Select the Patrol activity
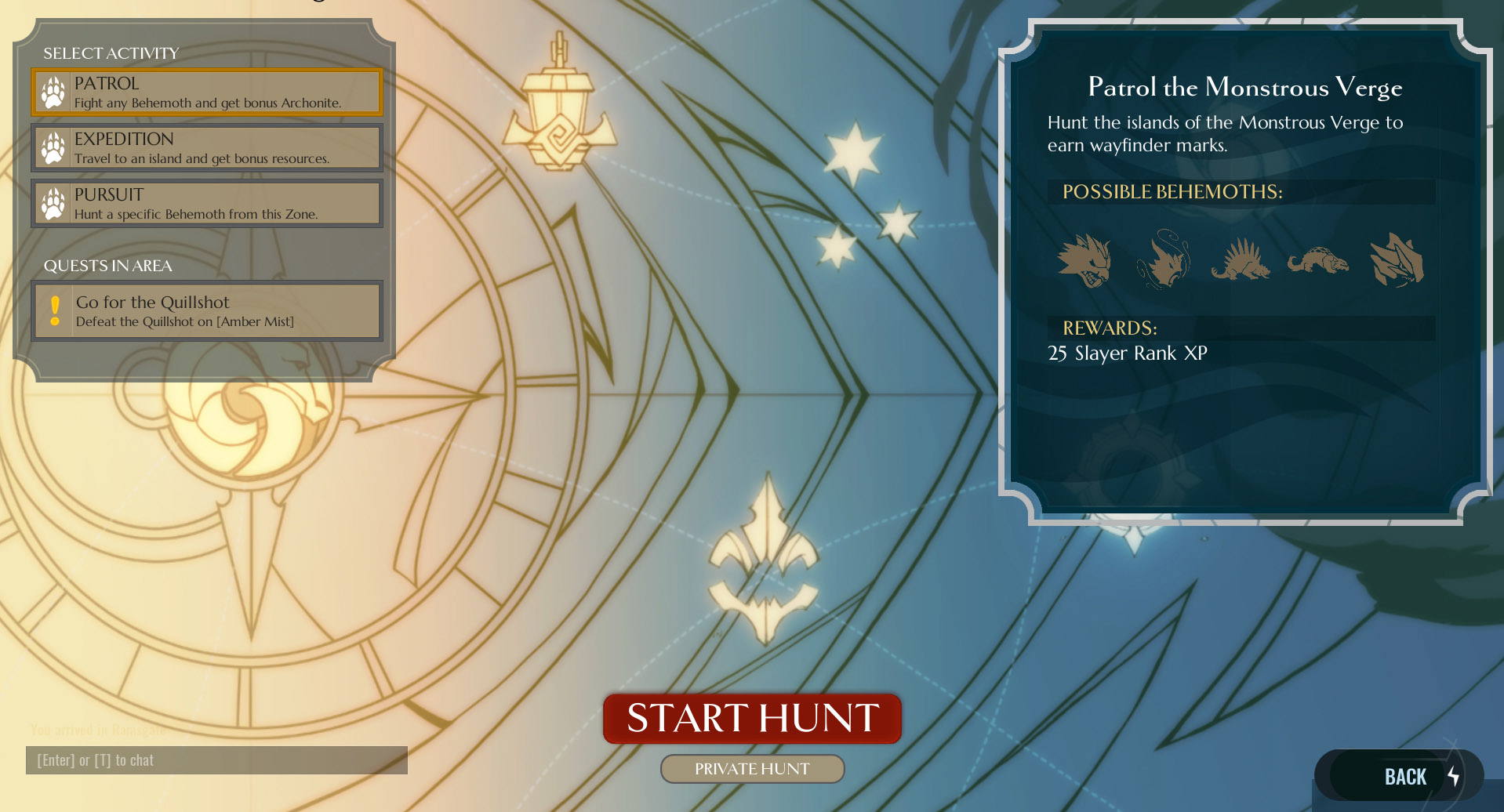The height and width of the screenshot is (812, 1504). pos(207,92)
